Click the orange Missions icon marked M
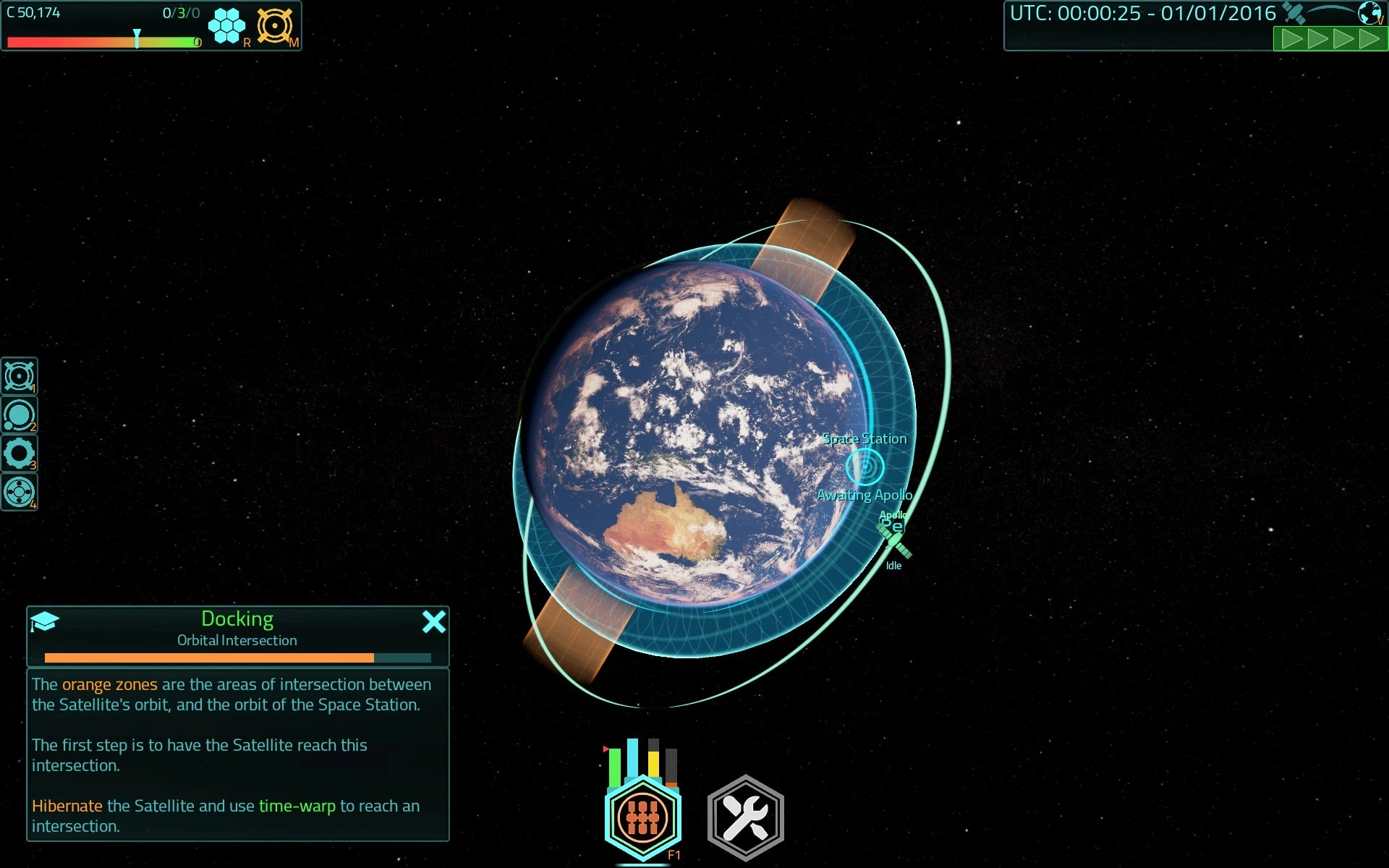This screenshot has height=868, width=1389. click(276, 26)
